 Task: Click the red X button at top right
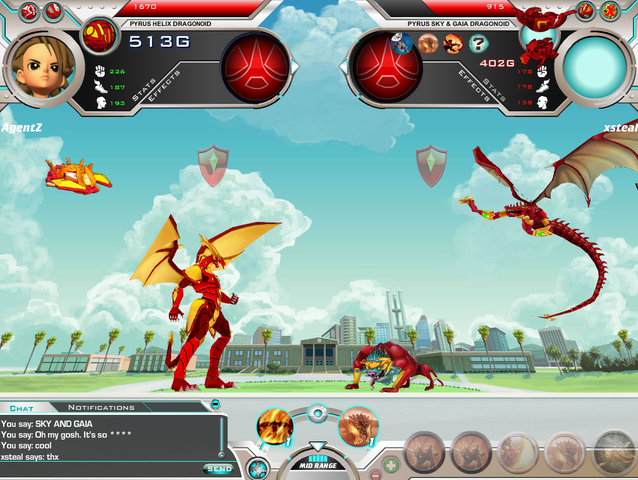point(610,11)
